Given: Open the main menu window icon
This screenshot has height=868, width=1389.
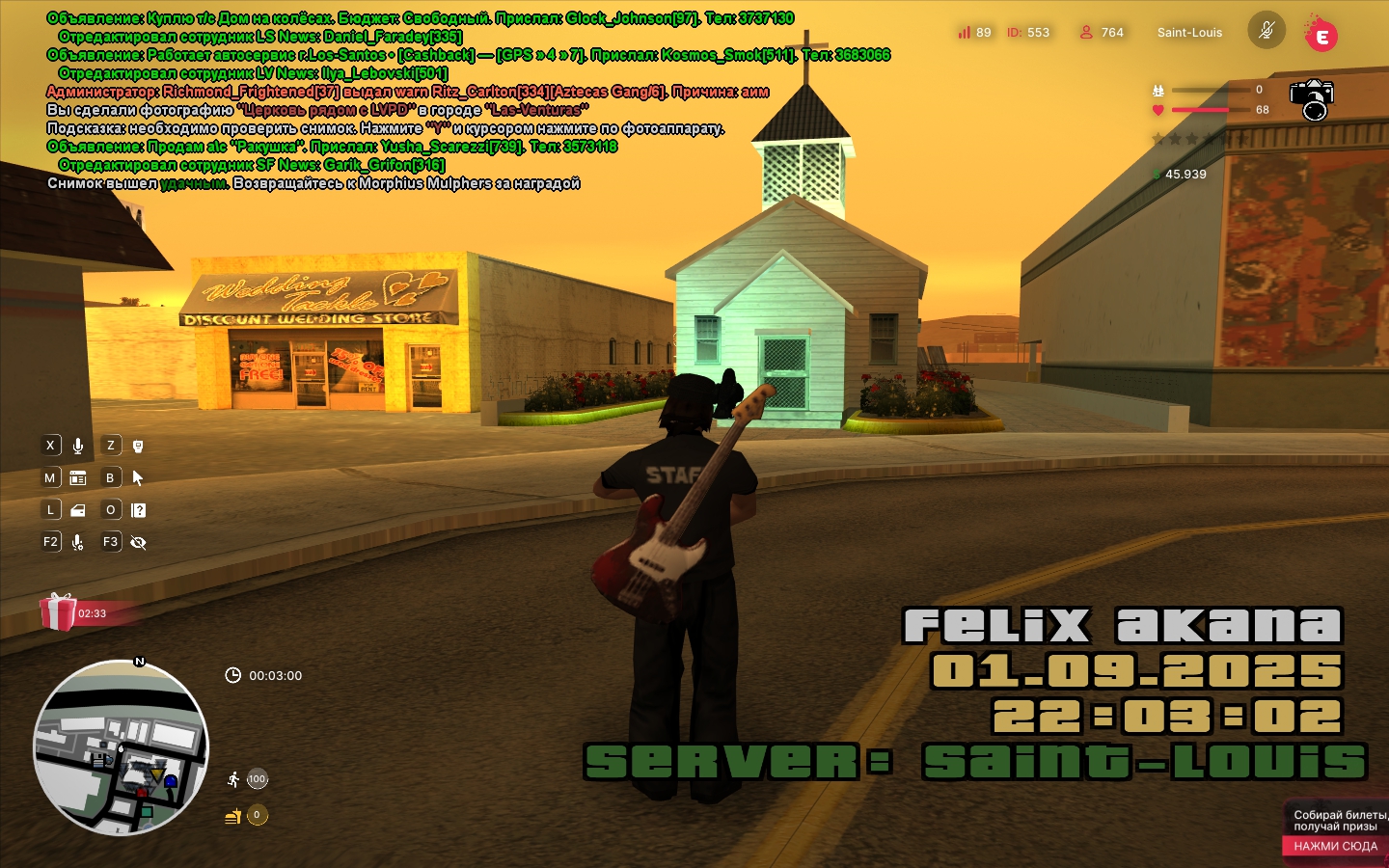Looking at the screenshot, I should pyautogui.click(x=78, y=477).
